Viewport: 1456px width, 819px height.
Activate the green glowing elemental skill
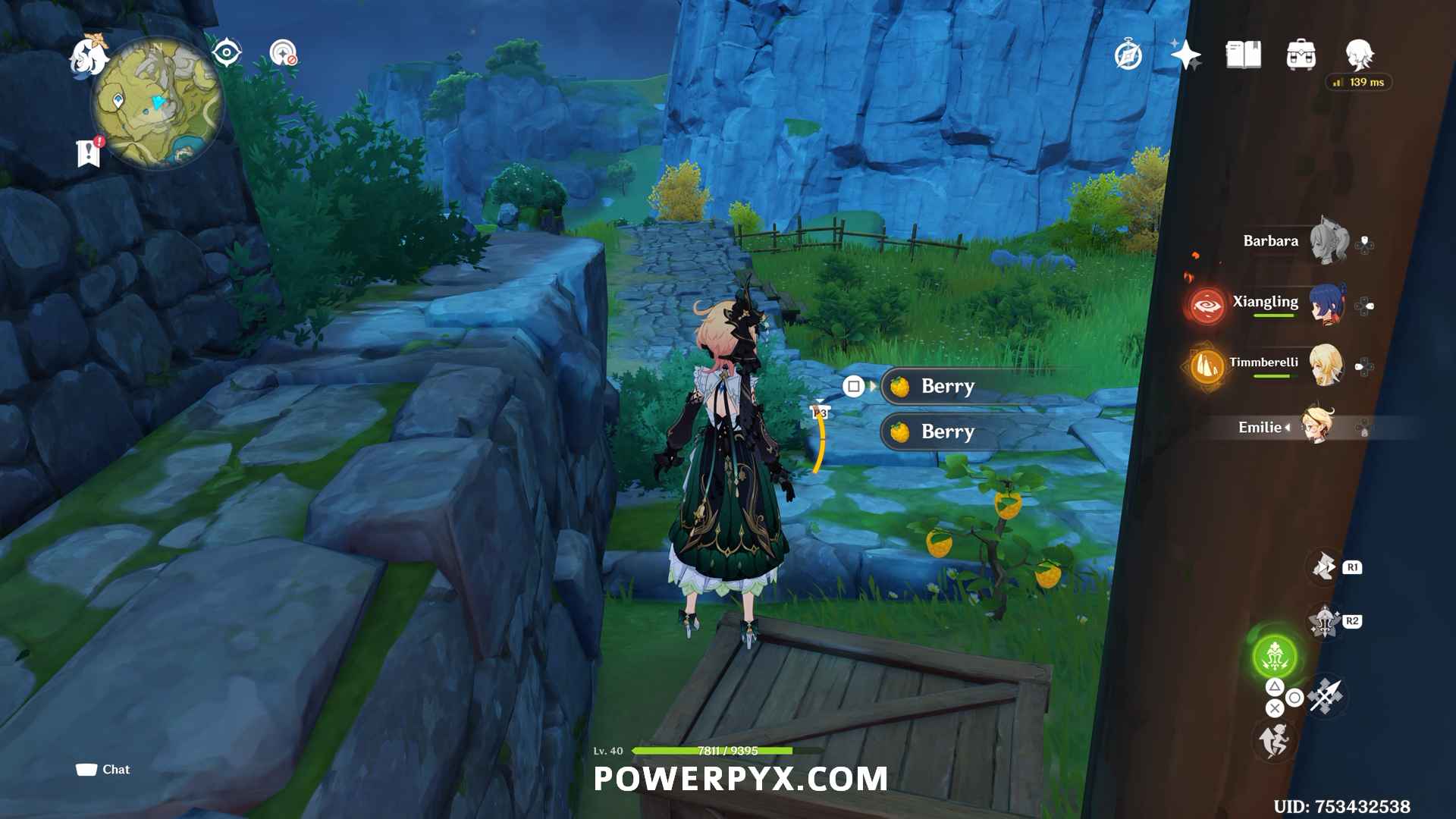click(1275, 657)
